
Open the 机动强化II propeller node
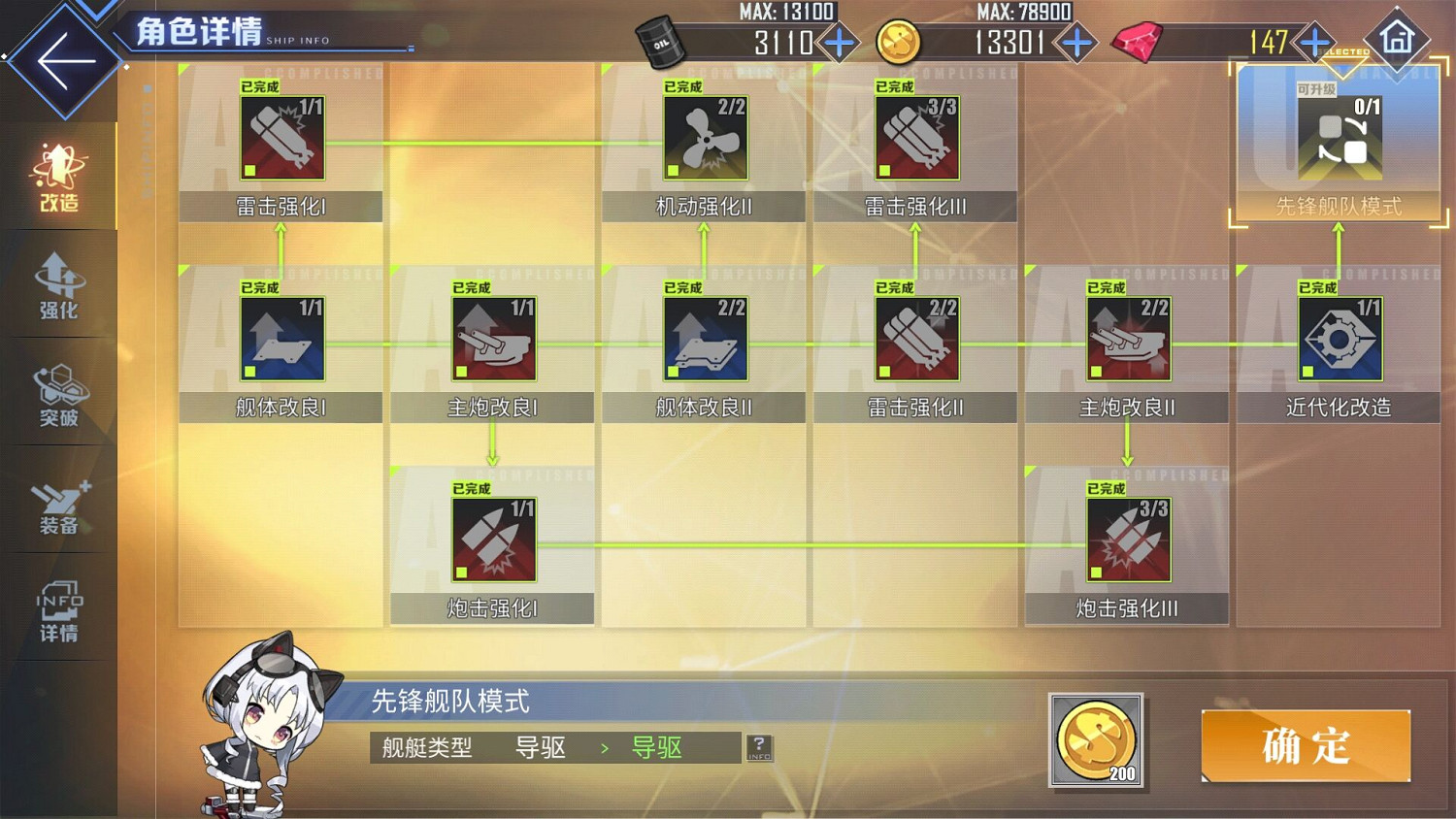point(704,139)
